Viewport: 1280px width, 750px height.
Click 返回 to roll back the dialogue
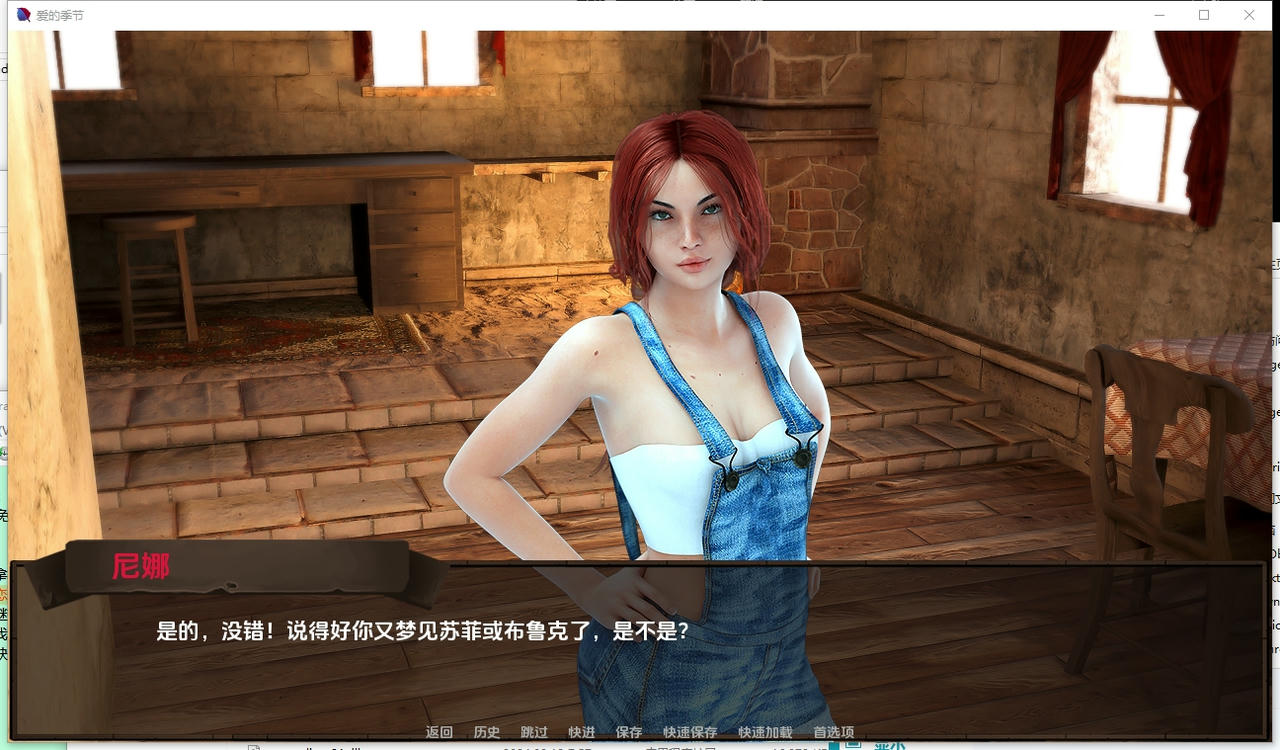pyautogui.click(x=437, y=732)
